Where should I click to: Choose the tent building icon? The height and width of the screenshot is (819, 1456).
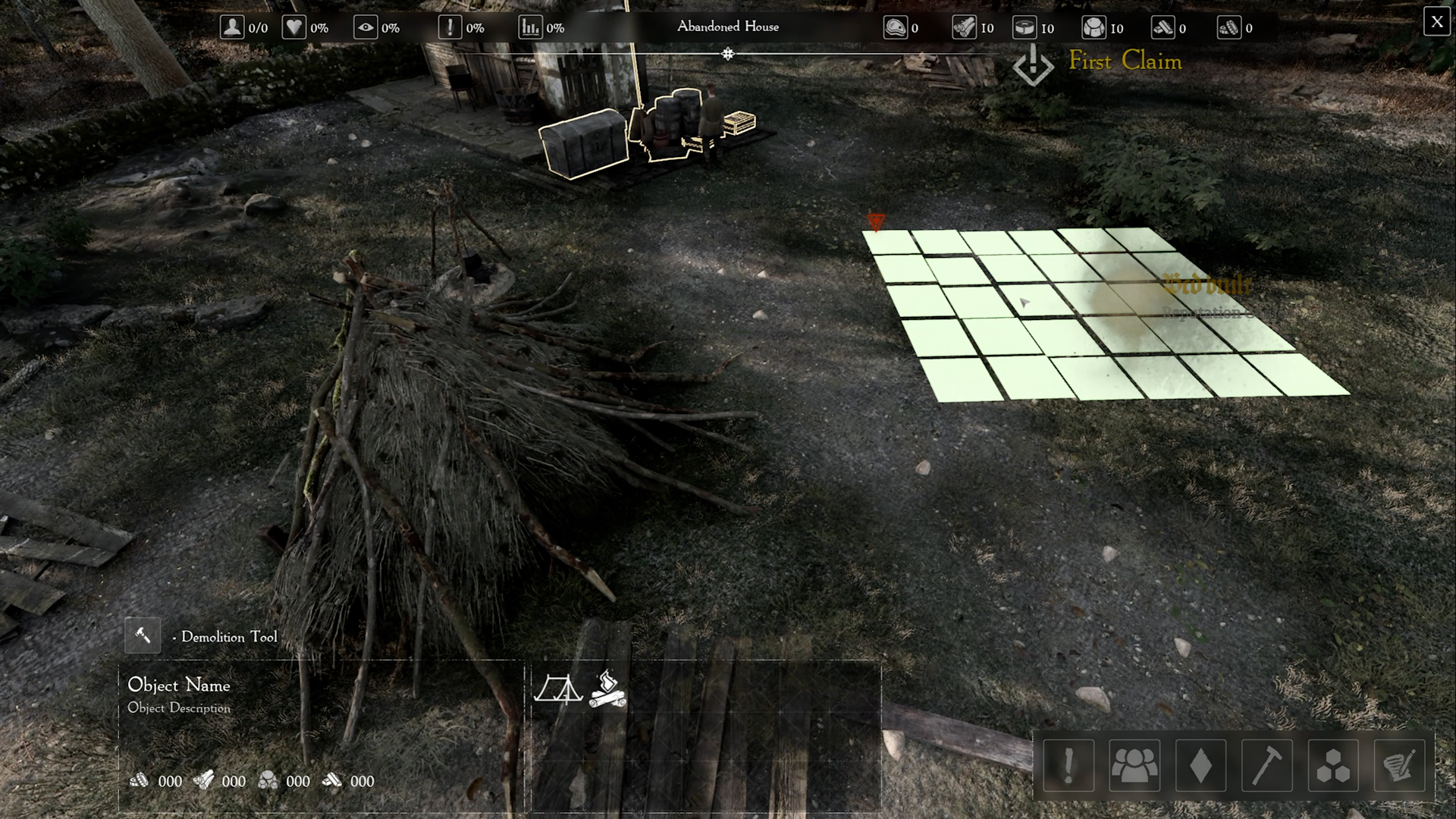pyautogui.click(x=558, y=689)
